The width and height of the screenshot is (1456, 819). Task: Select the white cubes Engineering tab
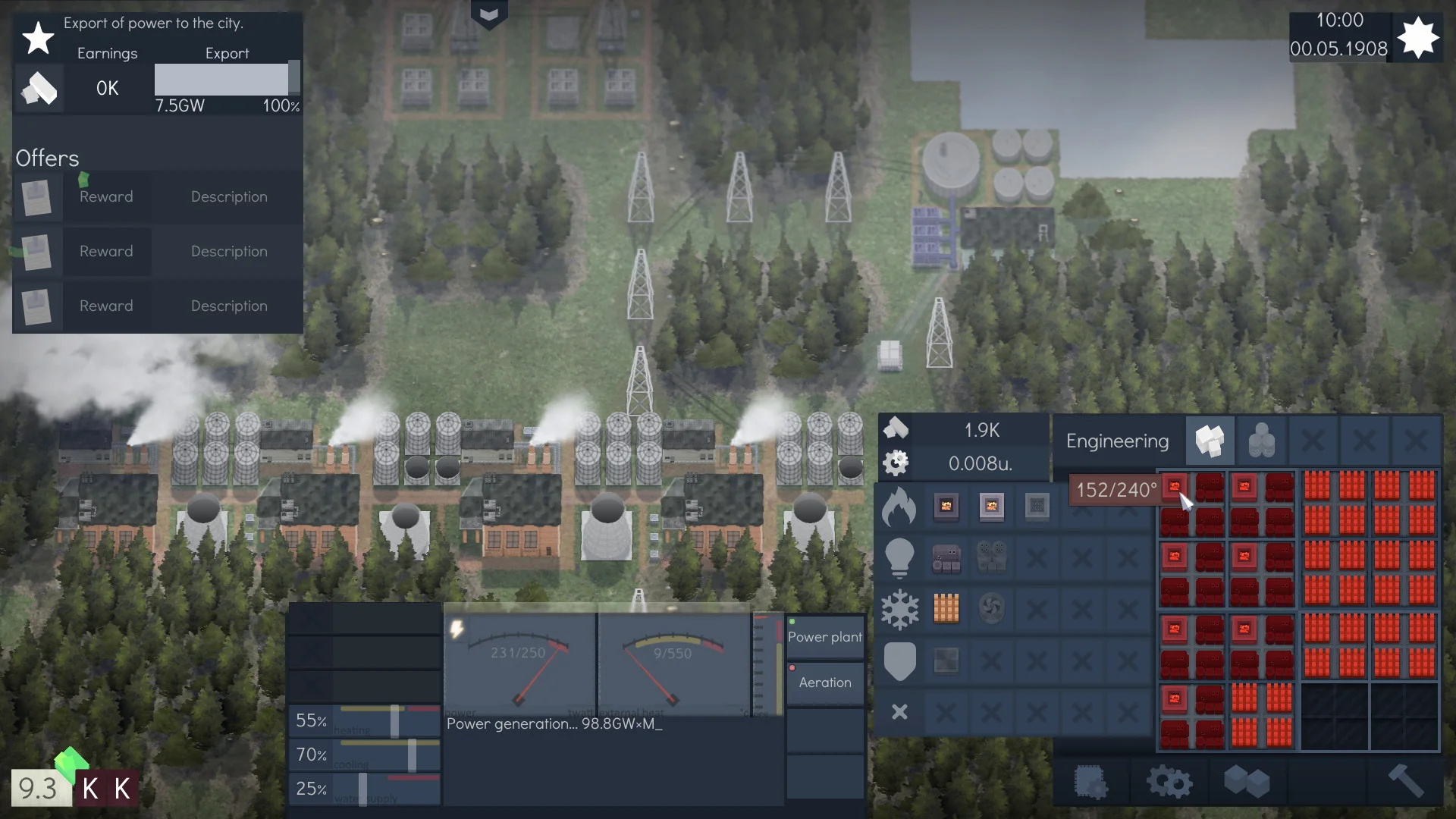click(x=1210, y=441)
